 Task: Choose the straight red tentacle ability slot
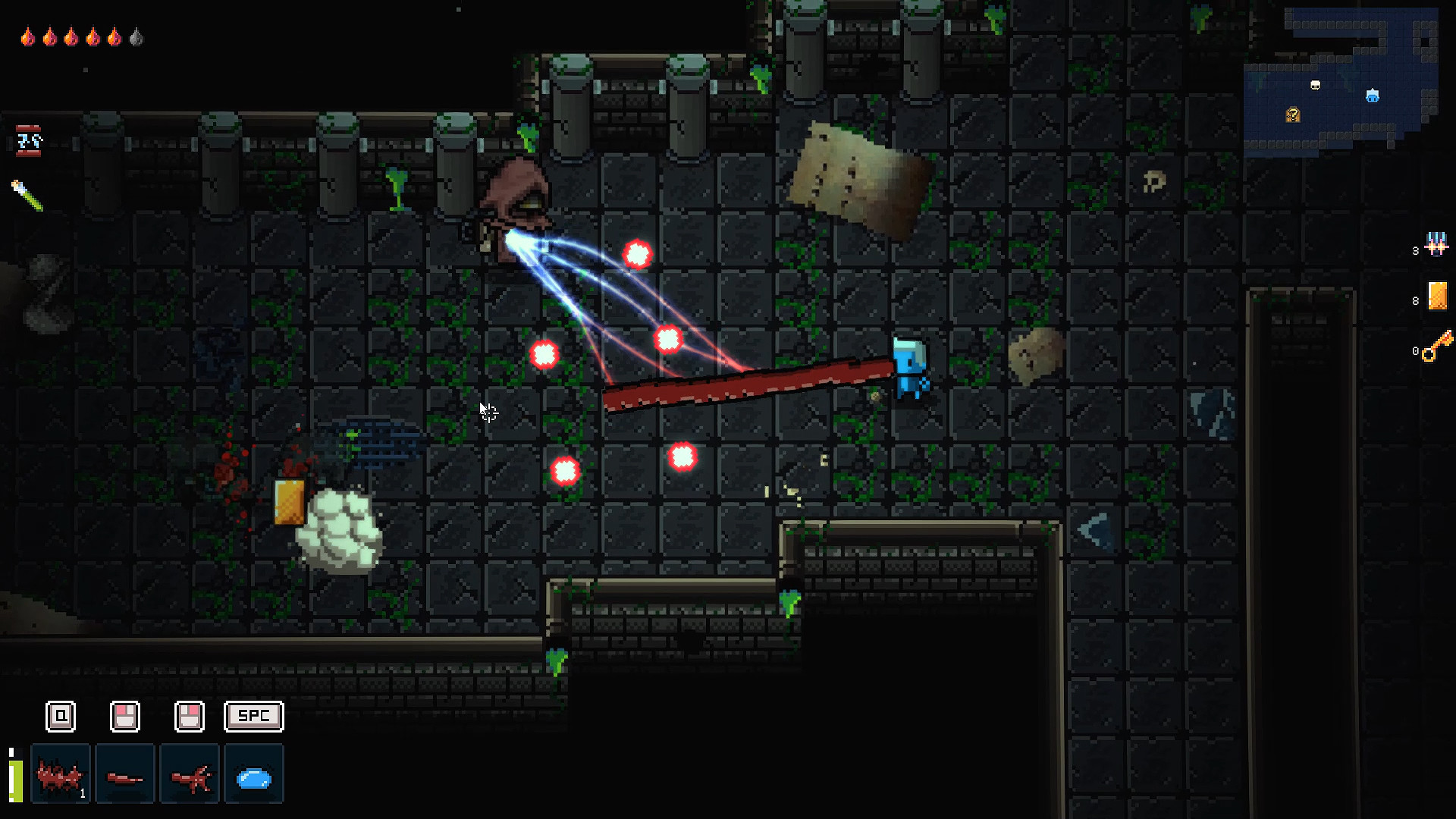coord(125,774)
